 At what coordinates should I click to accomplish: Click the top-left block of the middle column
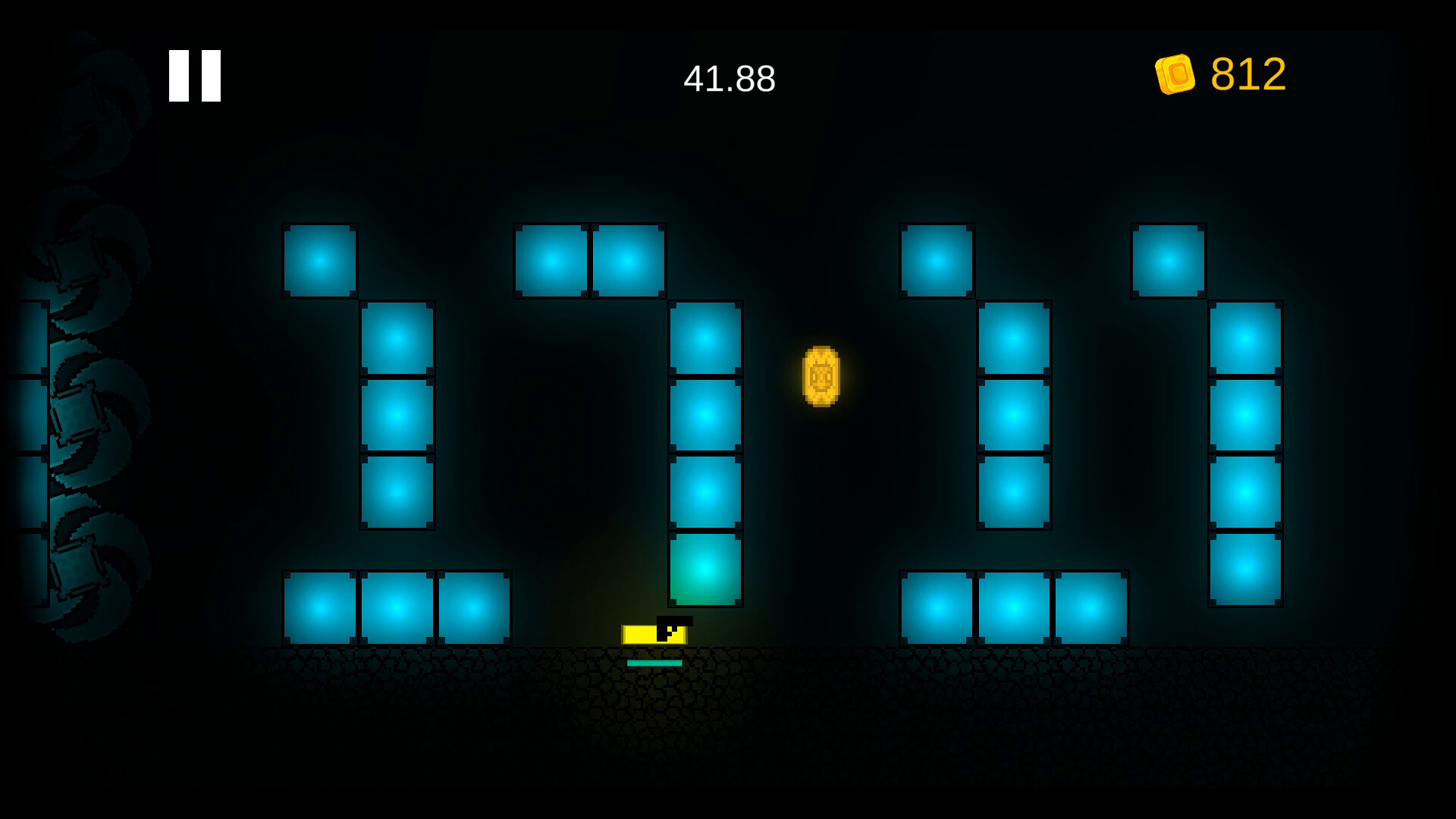(551, 260)
